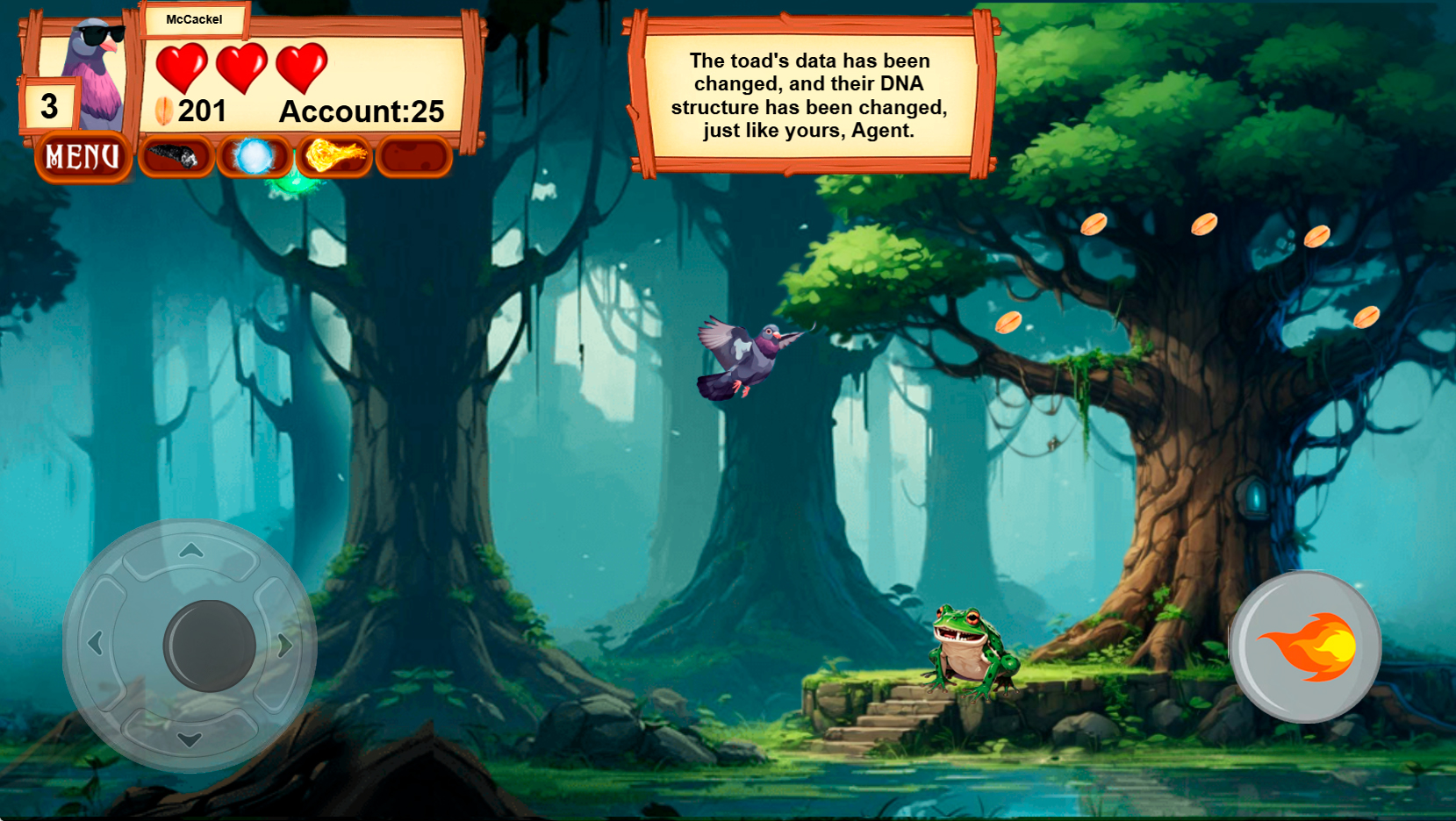Screen dimensions: 1456x821
Task: Click the center joystick knob
Action: click(x=205, y=643)
